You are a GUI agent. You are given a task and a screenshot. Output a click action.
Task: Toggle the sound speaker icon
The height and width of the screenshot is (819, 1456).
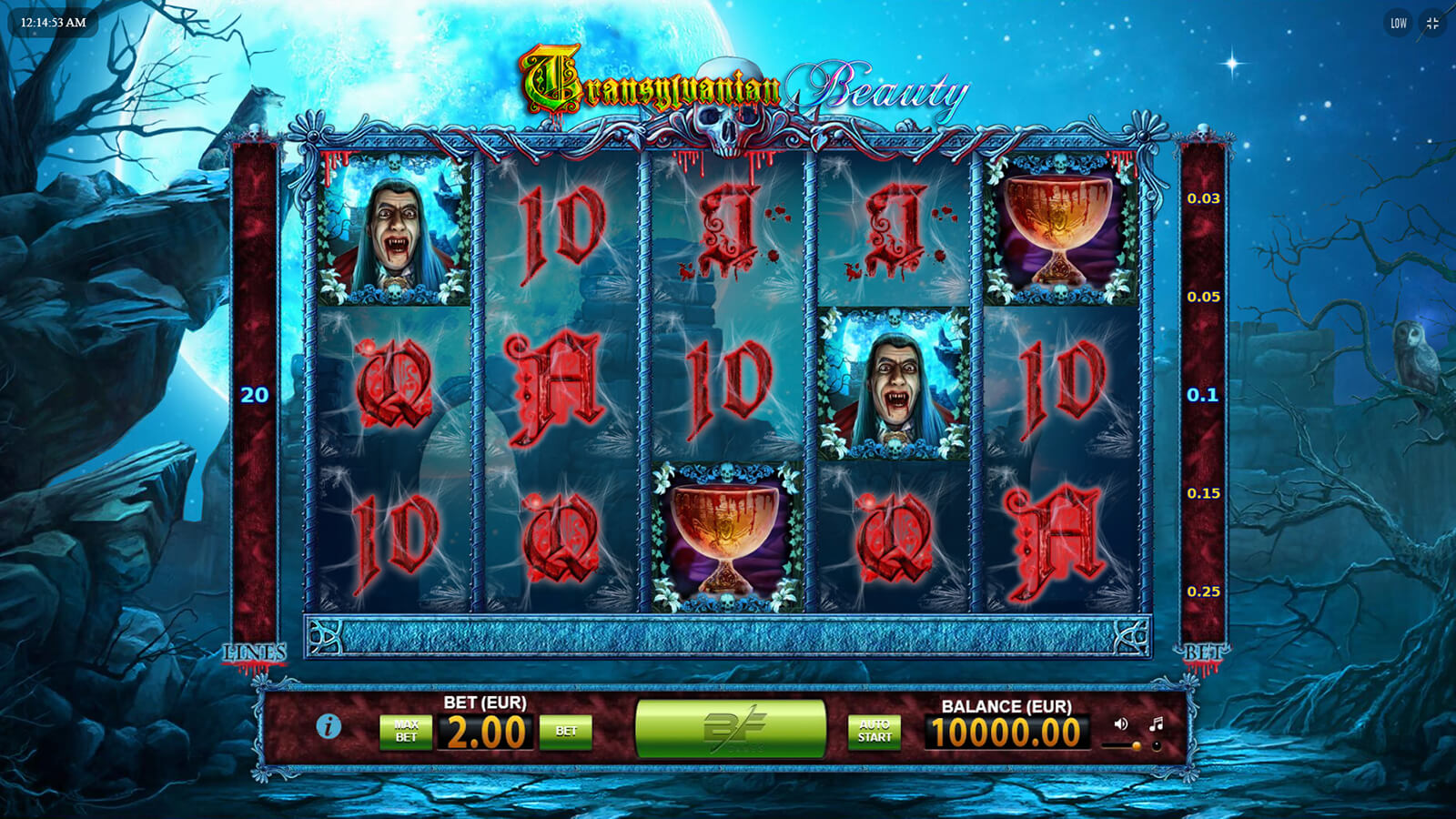1120,724
